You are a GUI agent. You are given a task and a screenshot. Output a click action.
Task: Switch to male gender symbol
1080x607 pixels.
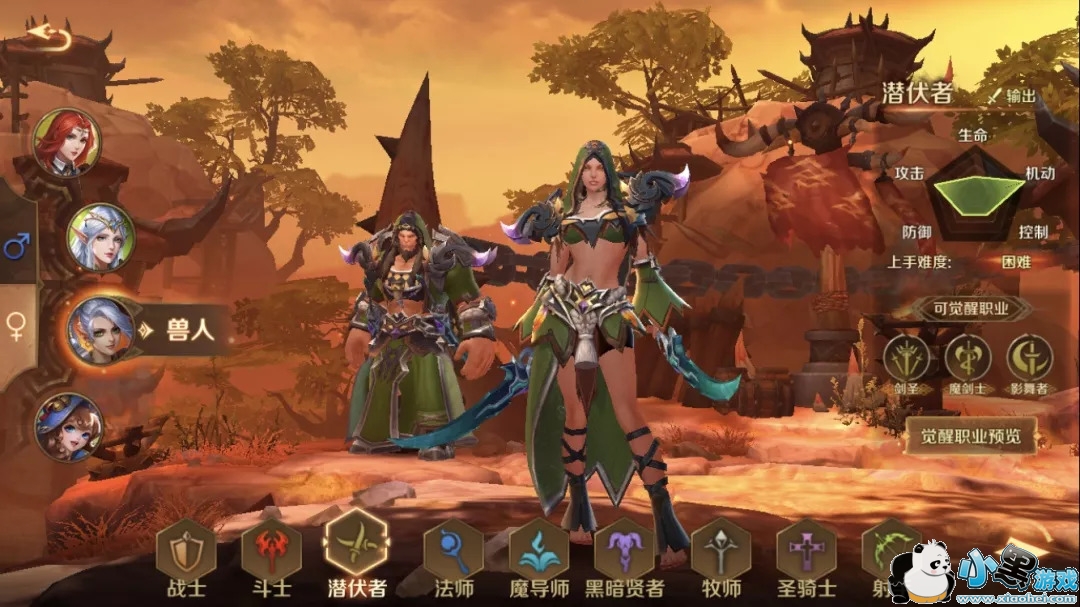(16, 246)
